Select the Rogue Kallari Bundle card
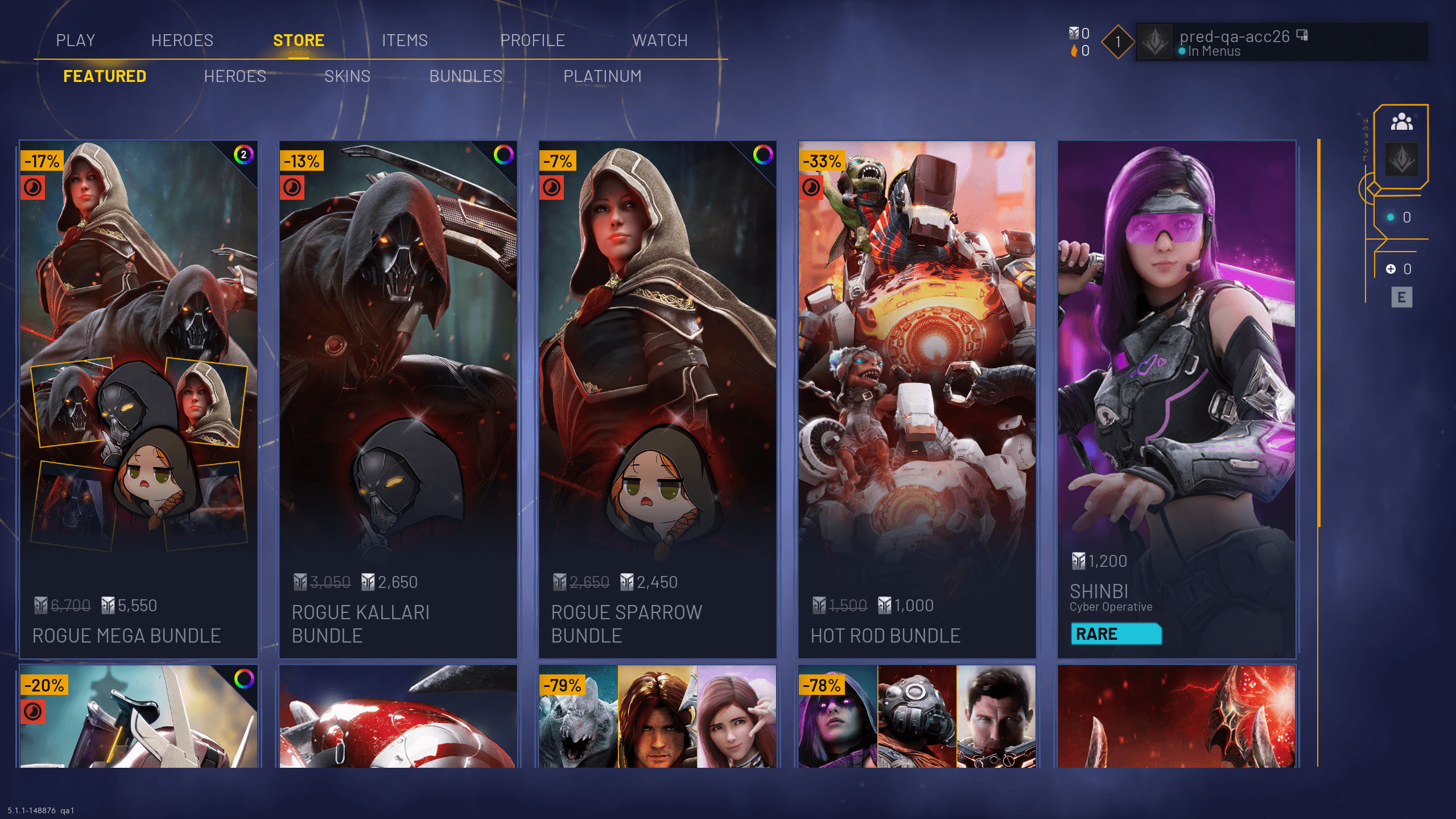 point(398,398)
